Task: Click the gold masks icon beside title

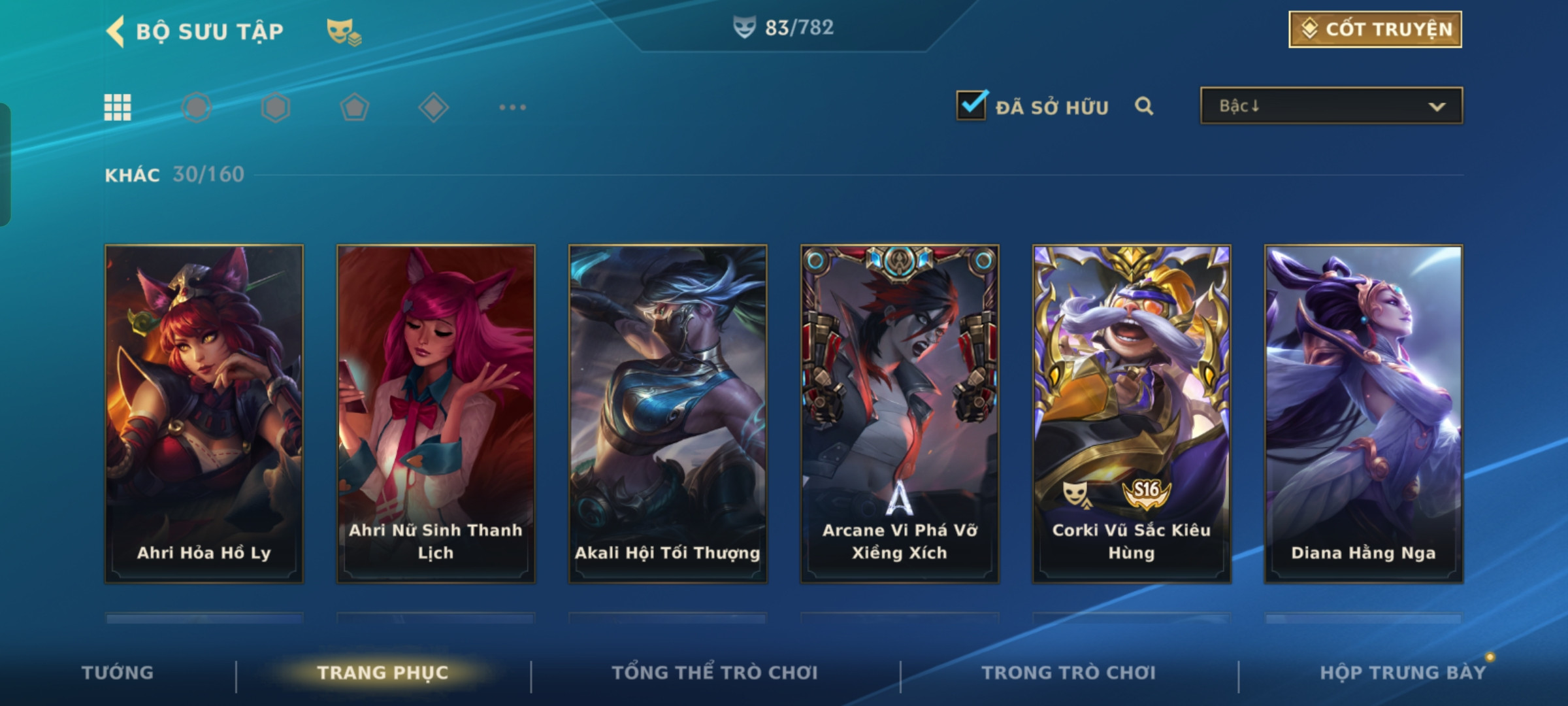Action: coord(344,31)
